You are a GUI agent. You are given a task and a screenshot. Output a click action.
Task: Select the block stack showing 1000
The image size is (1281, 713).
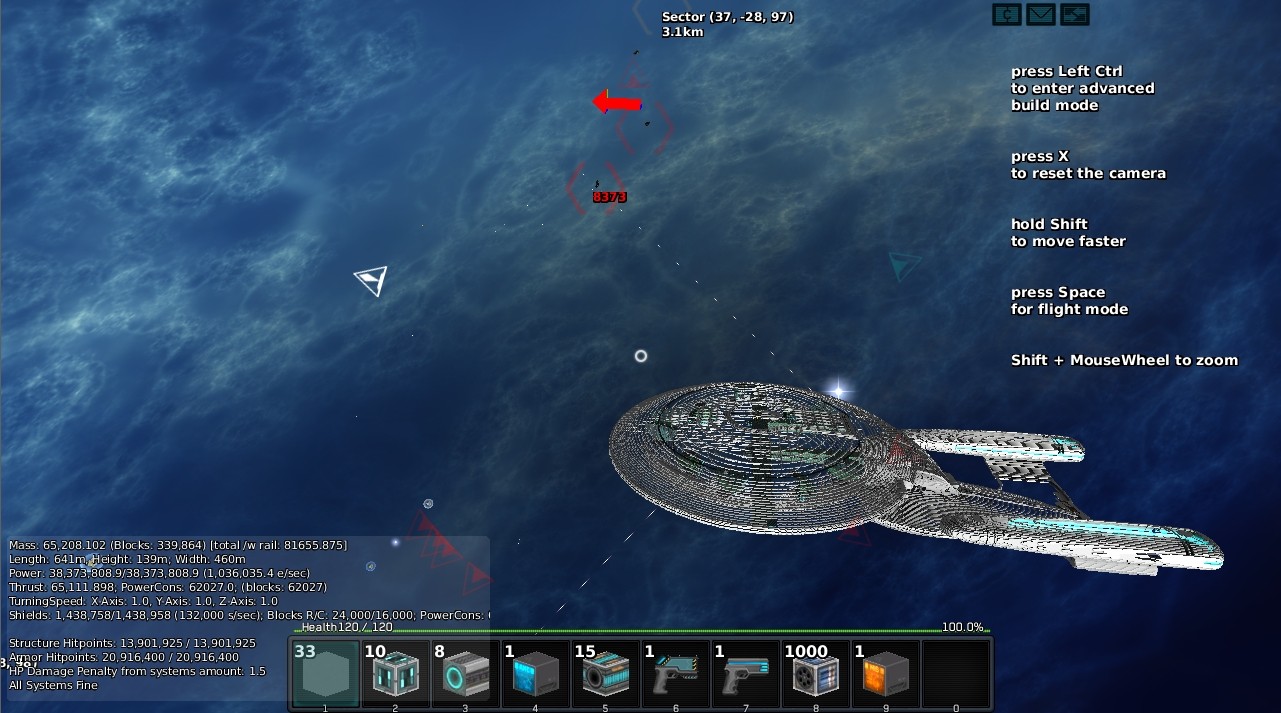tap(816, 673)
